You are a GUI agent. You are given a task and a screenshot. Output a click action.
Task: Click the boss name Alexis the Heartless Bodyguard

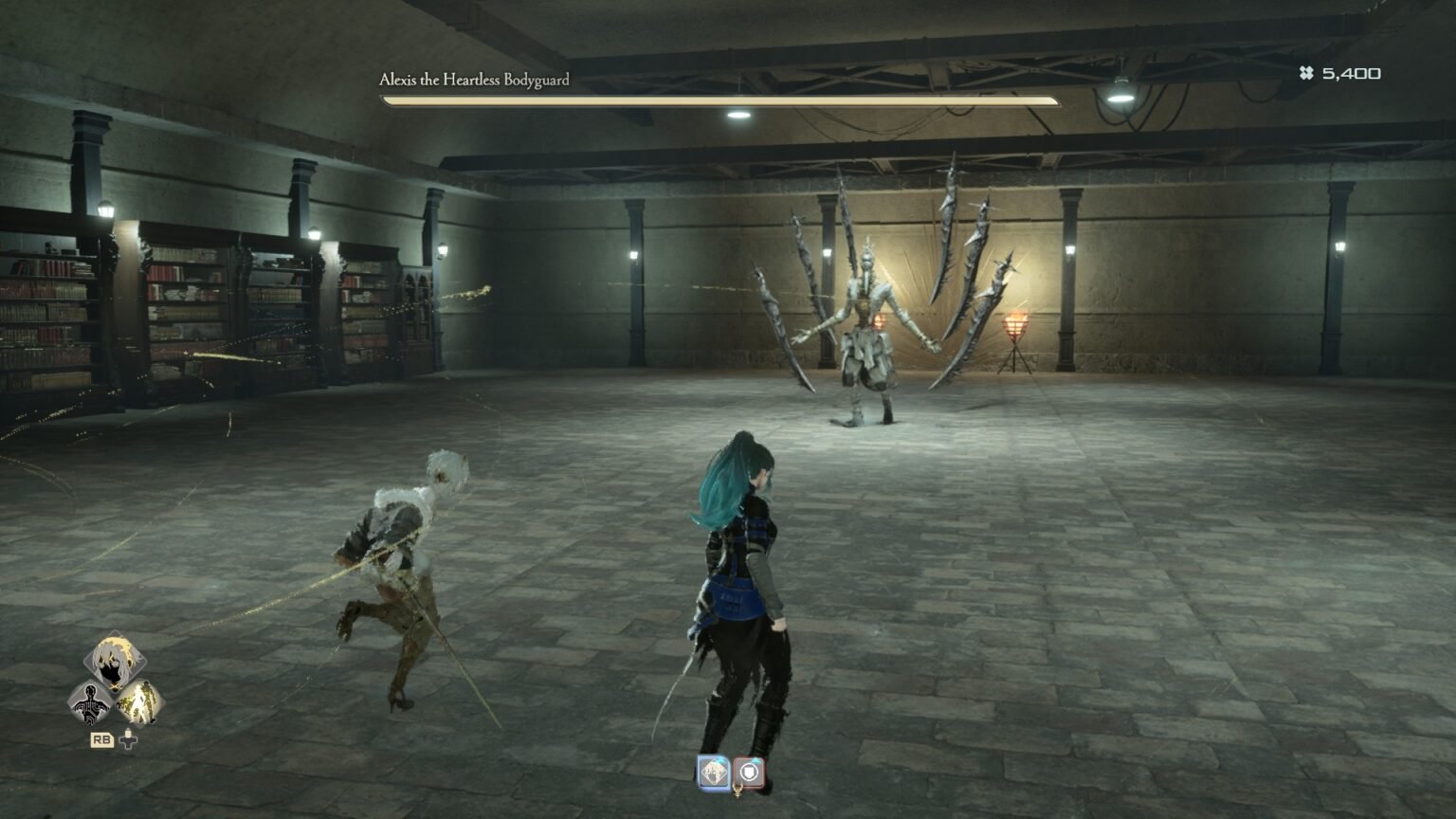click(474, 81)
